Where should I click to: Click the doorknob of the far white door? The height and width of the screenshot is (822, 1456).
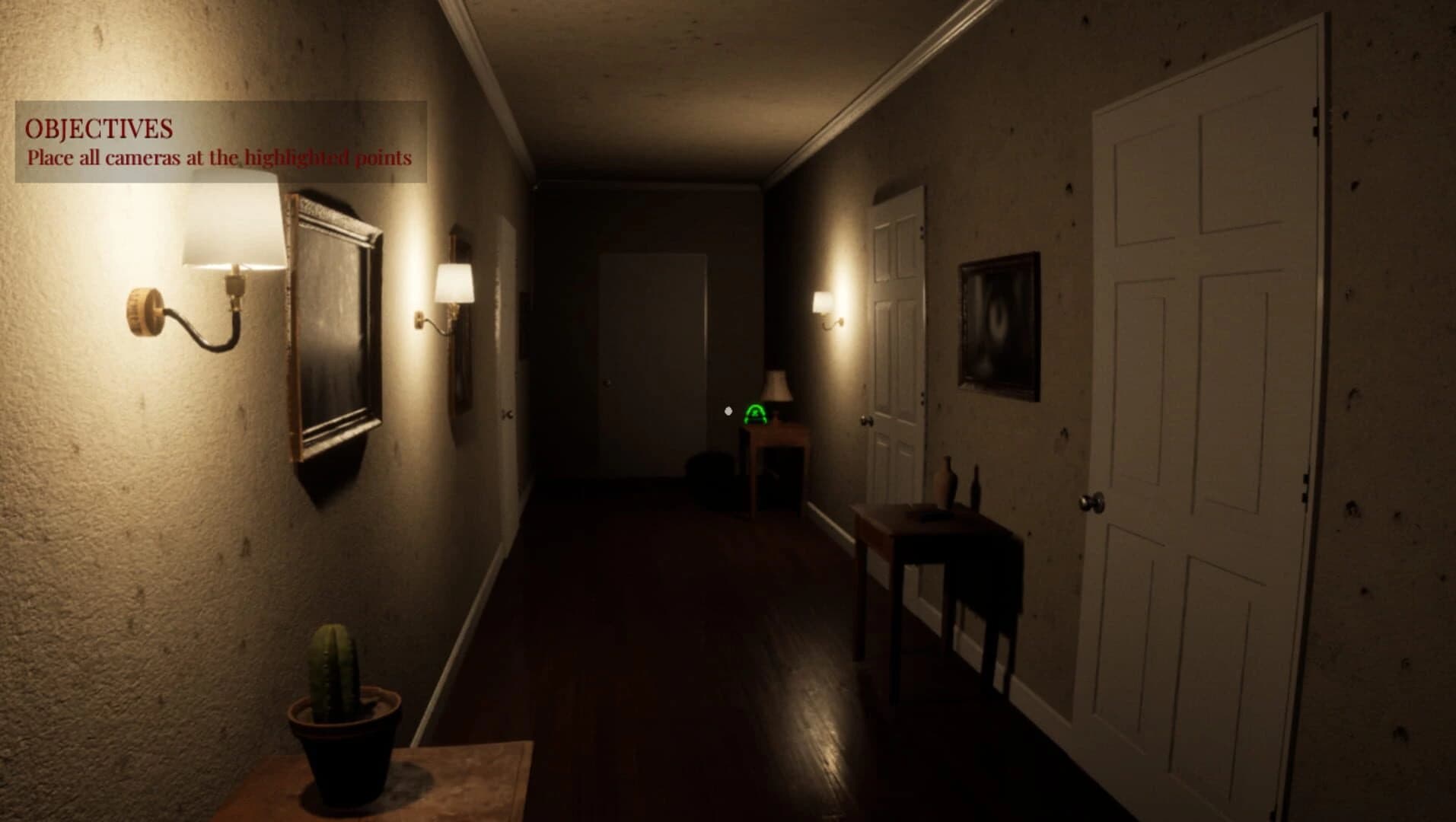tap(609, 381)
